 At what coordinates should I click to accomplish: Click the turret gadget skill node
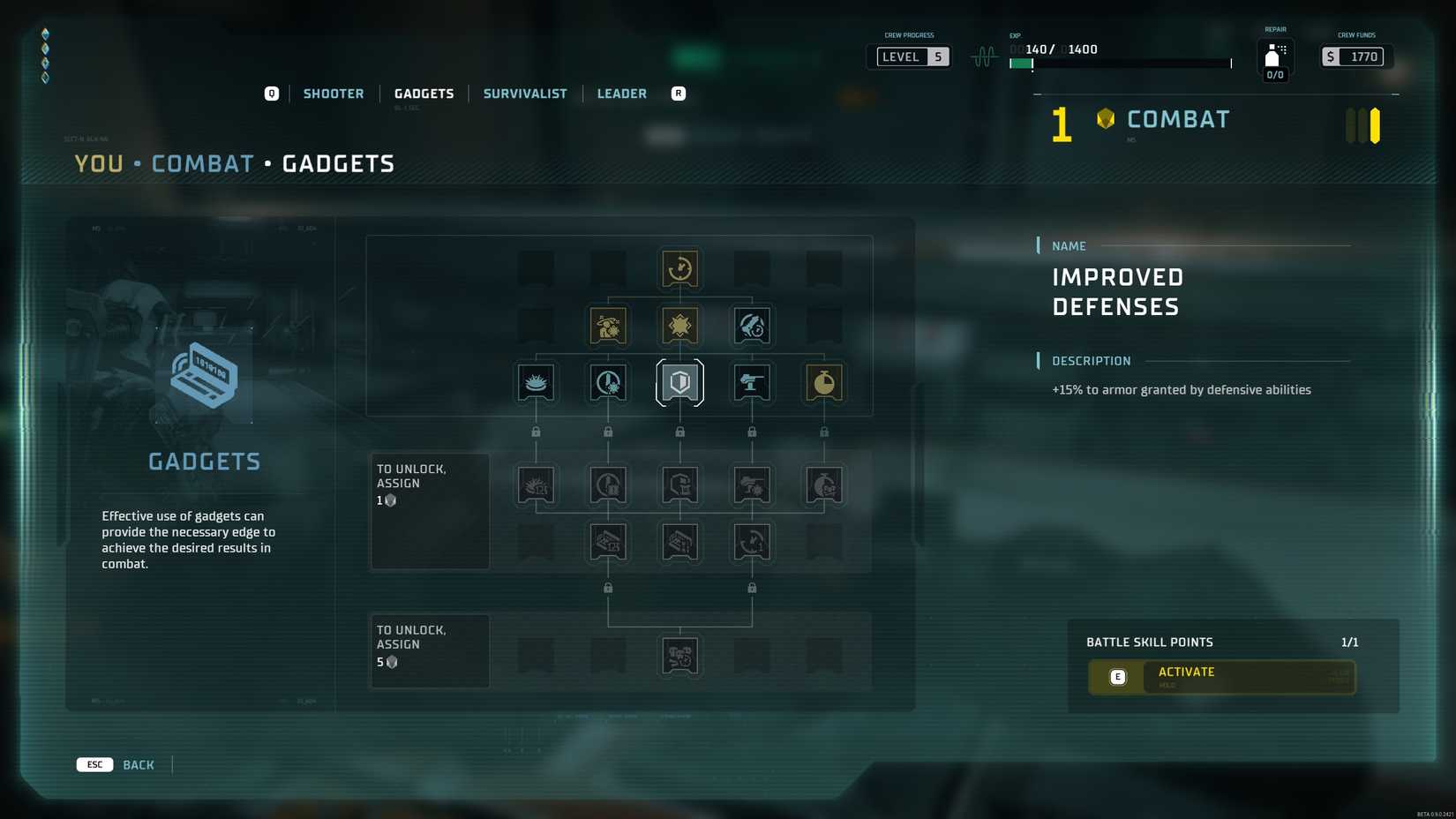coord(752,382)
